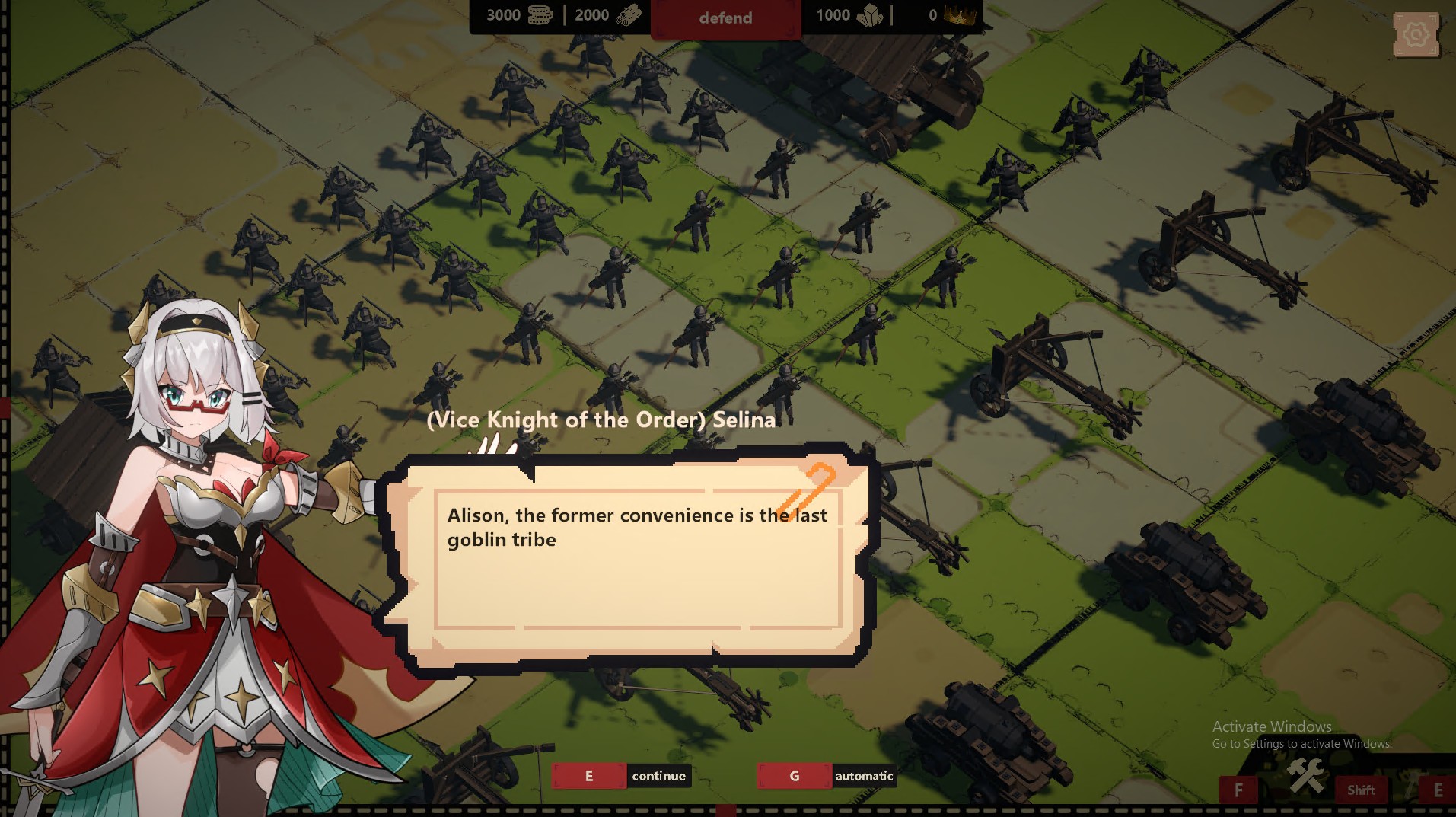Select the wood logs resource icon
This screenshot has height=817, width=1456.
627,14
